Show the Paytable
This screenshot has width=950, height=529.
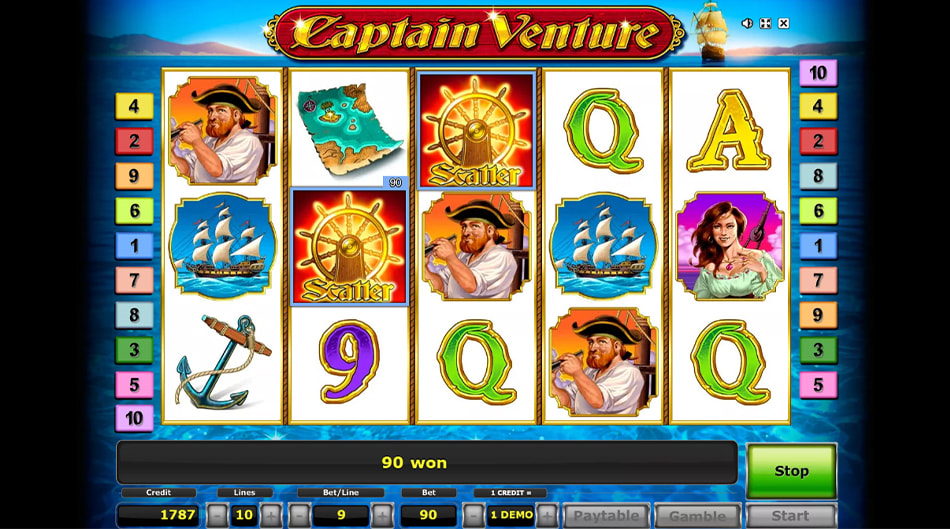point(606,516)
